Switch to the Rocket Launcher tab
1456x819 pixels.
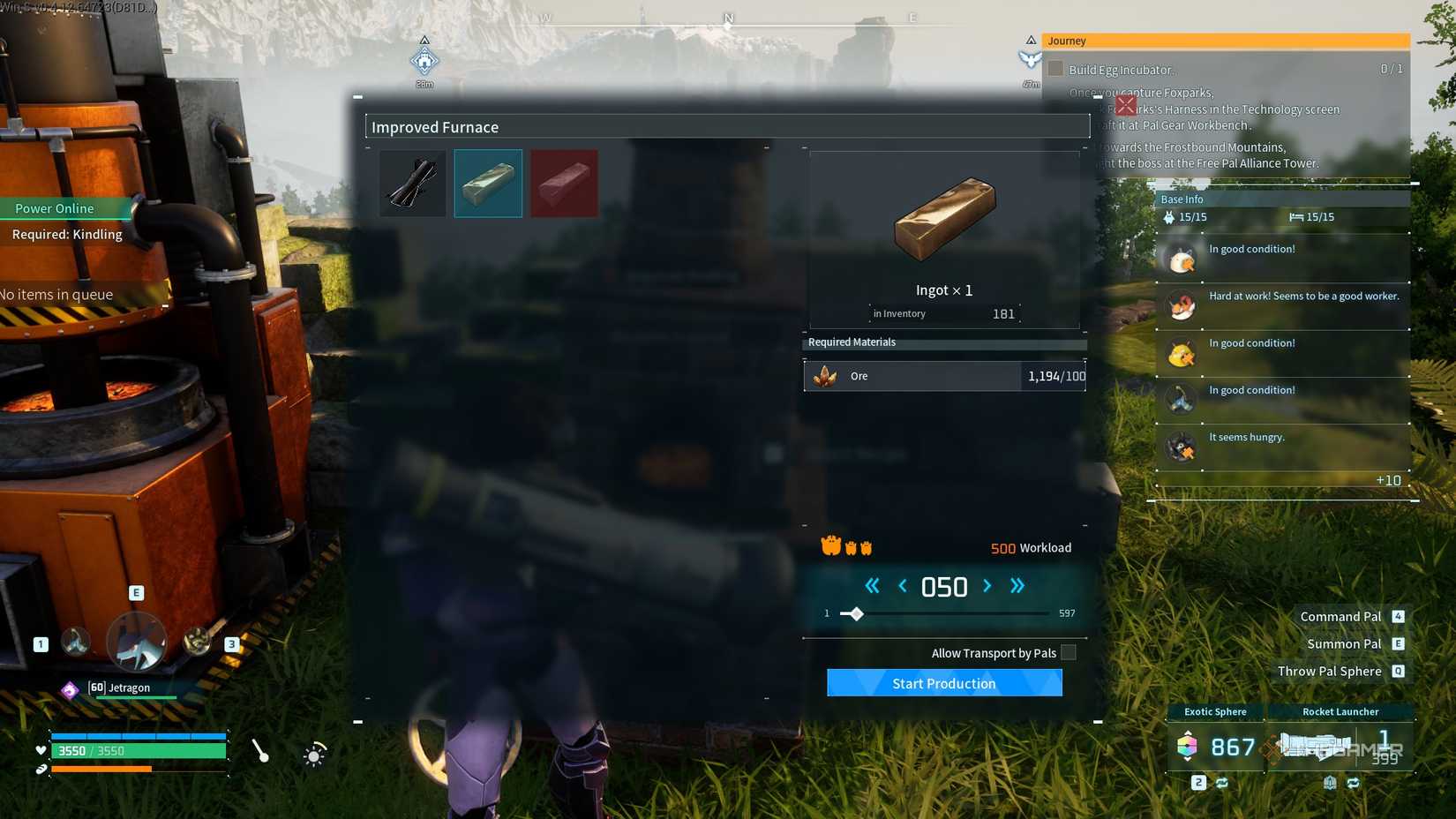(x=1340, y=711)
